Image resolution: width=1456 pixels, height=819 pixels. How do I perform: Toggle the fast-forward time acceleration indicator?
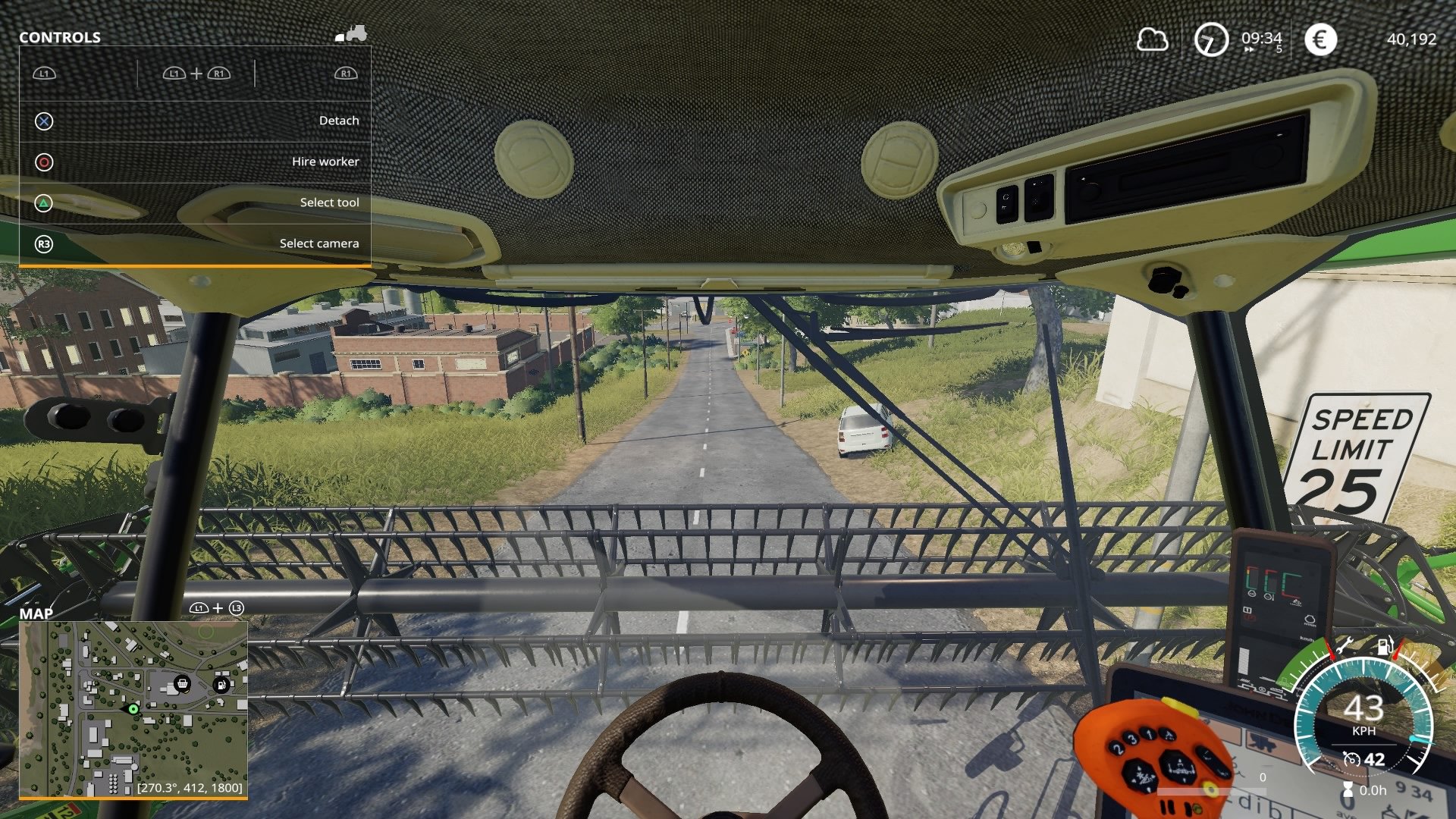pyautogui.click(x=1249, y=49)
